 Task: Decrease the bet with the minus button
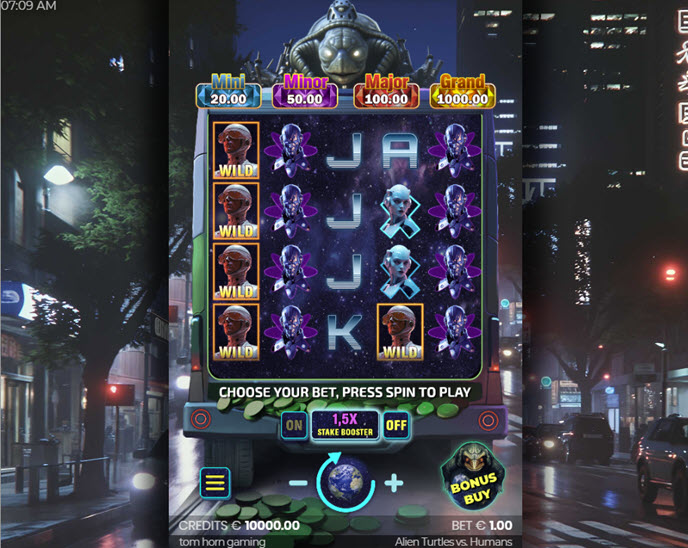(298, 483)
